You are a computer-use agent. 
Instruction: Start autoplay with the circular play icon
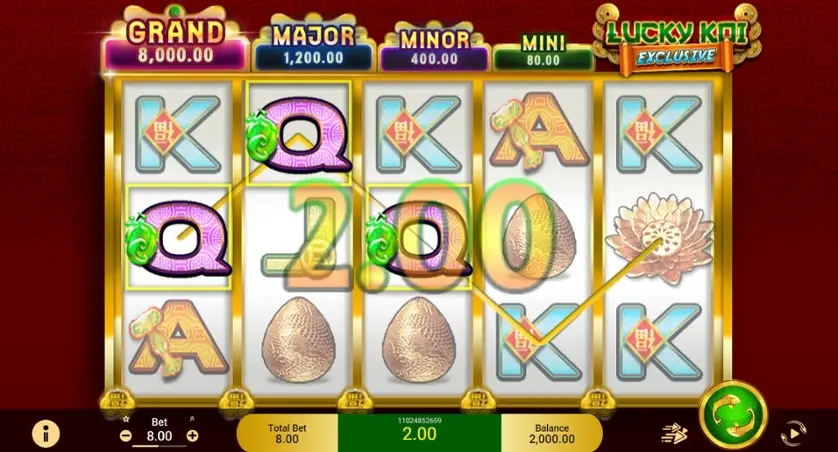point(793,433)
